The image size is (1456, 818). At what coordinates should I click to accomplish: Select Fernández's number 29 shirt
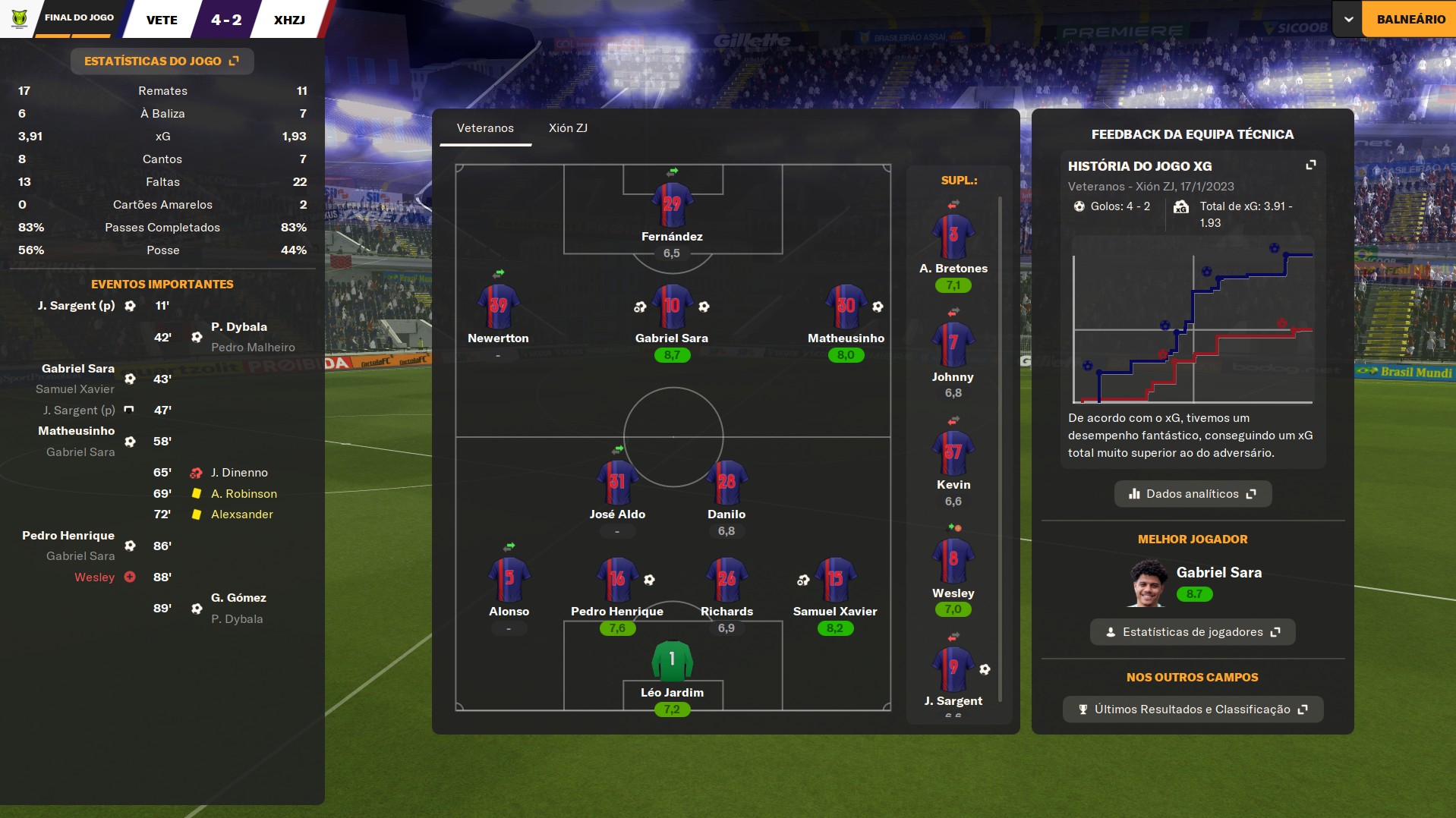[672, 204]
